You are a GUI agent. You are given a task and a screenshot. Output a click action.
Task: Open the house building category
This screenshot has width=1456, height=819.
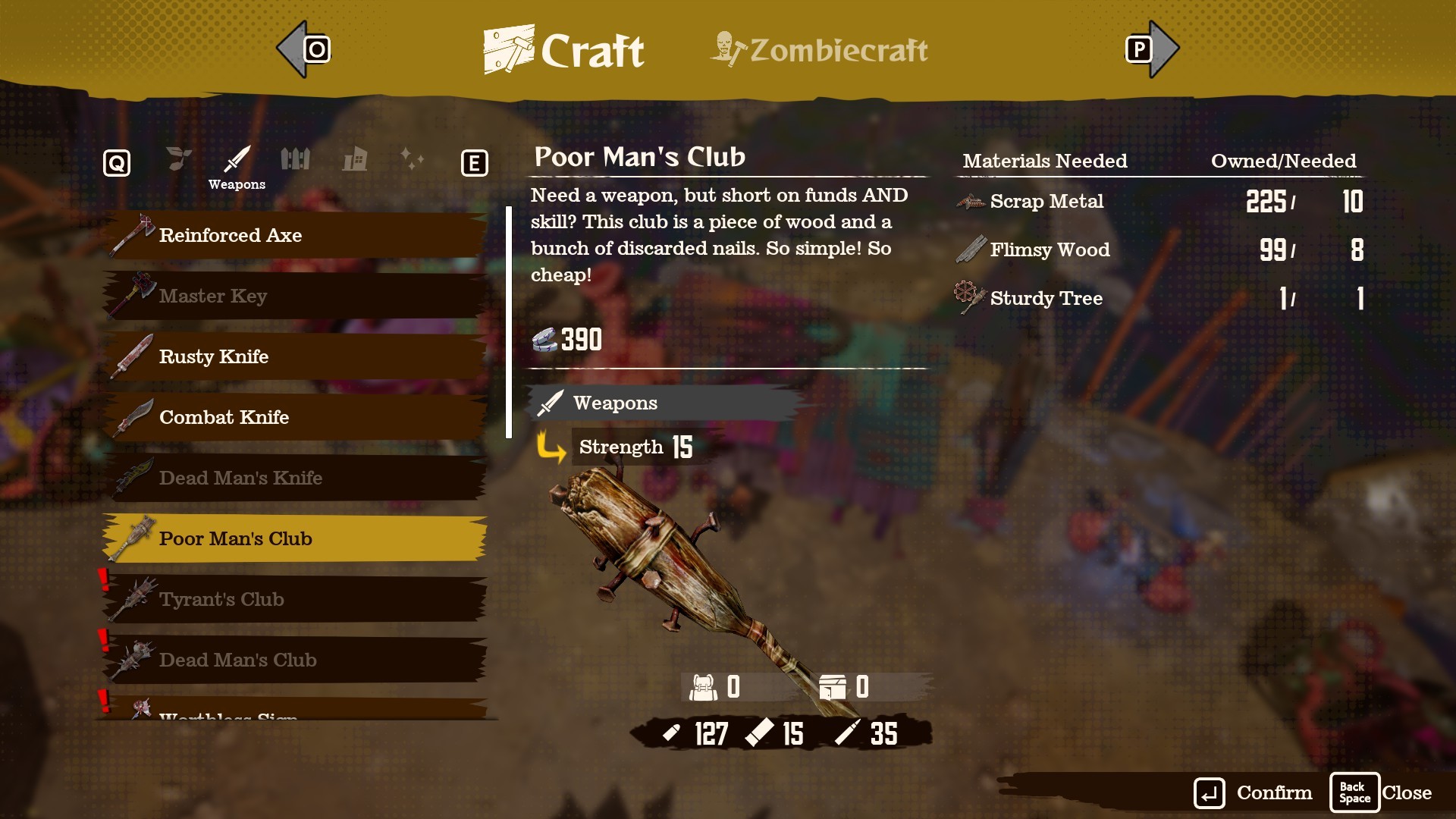click(x=355, y=159)
